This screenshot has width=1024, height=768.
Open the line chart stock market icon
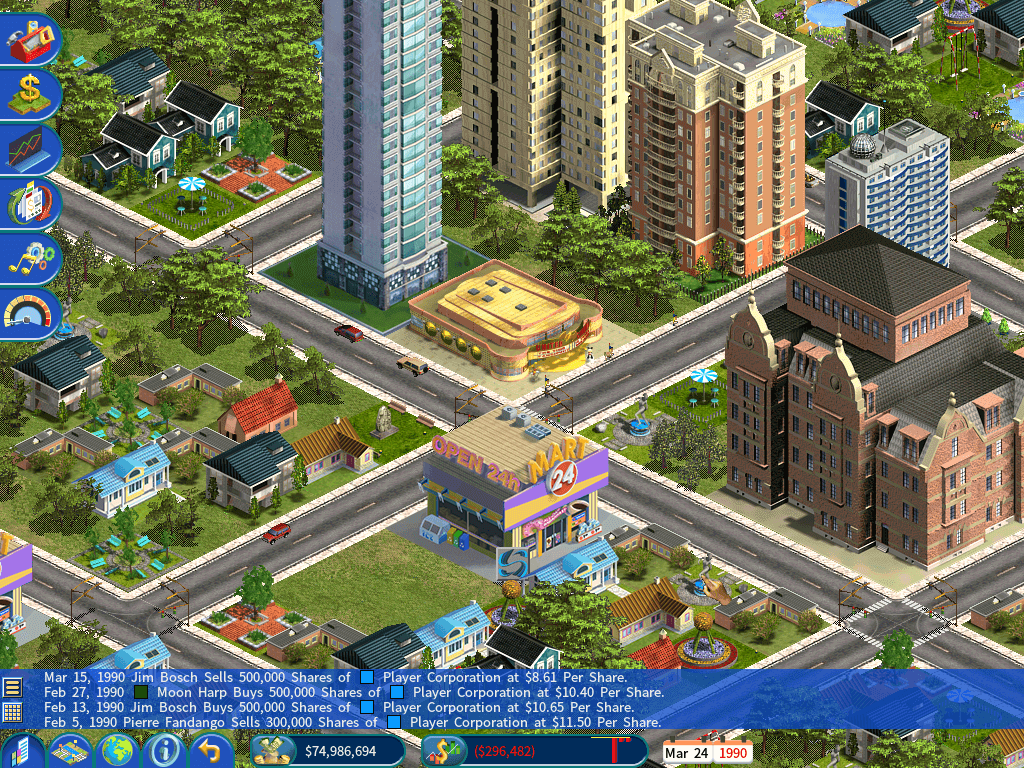(30, 149)
